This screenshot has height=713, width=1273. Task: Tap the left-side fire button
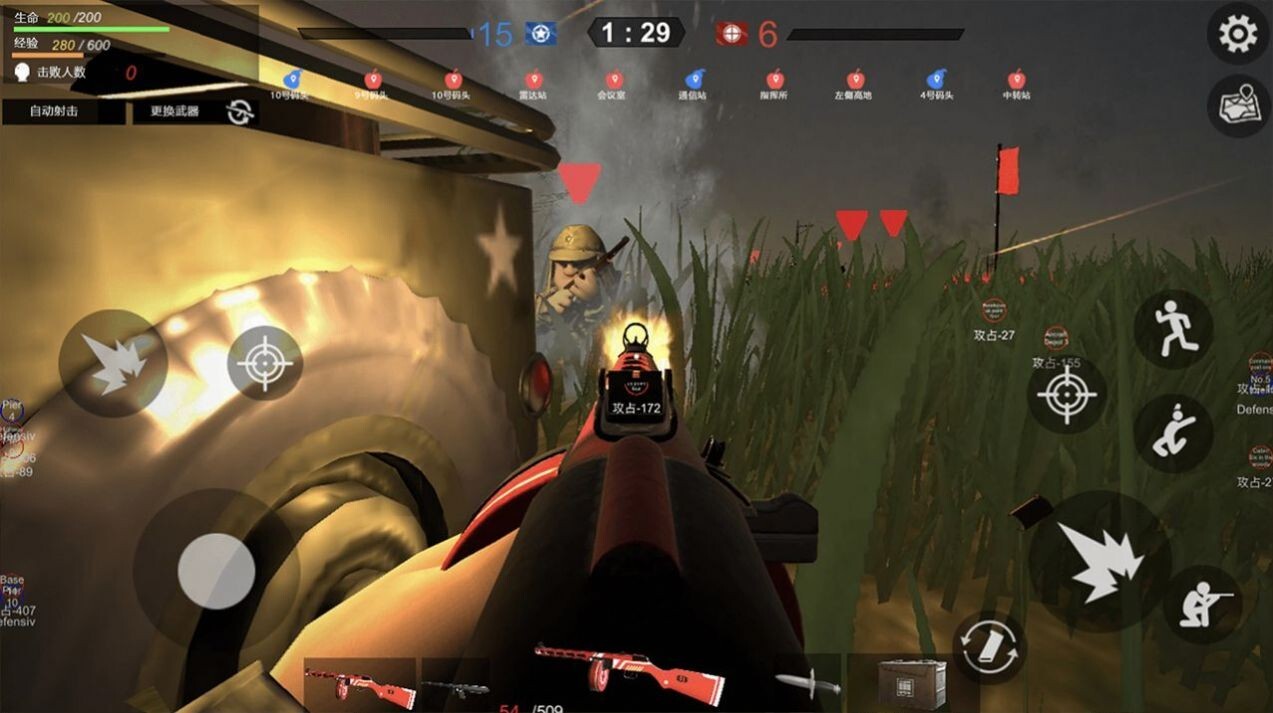pos(112,362)
